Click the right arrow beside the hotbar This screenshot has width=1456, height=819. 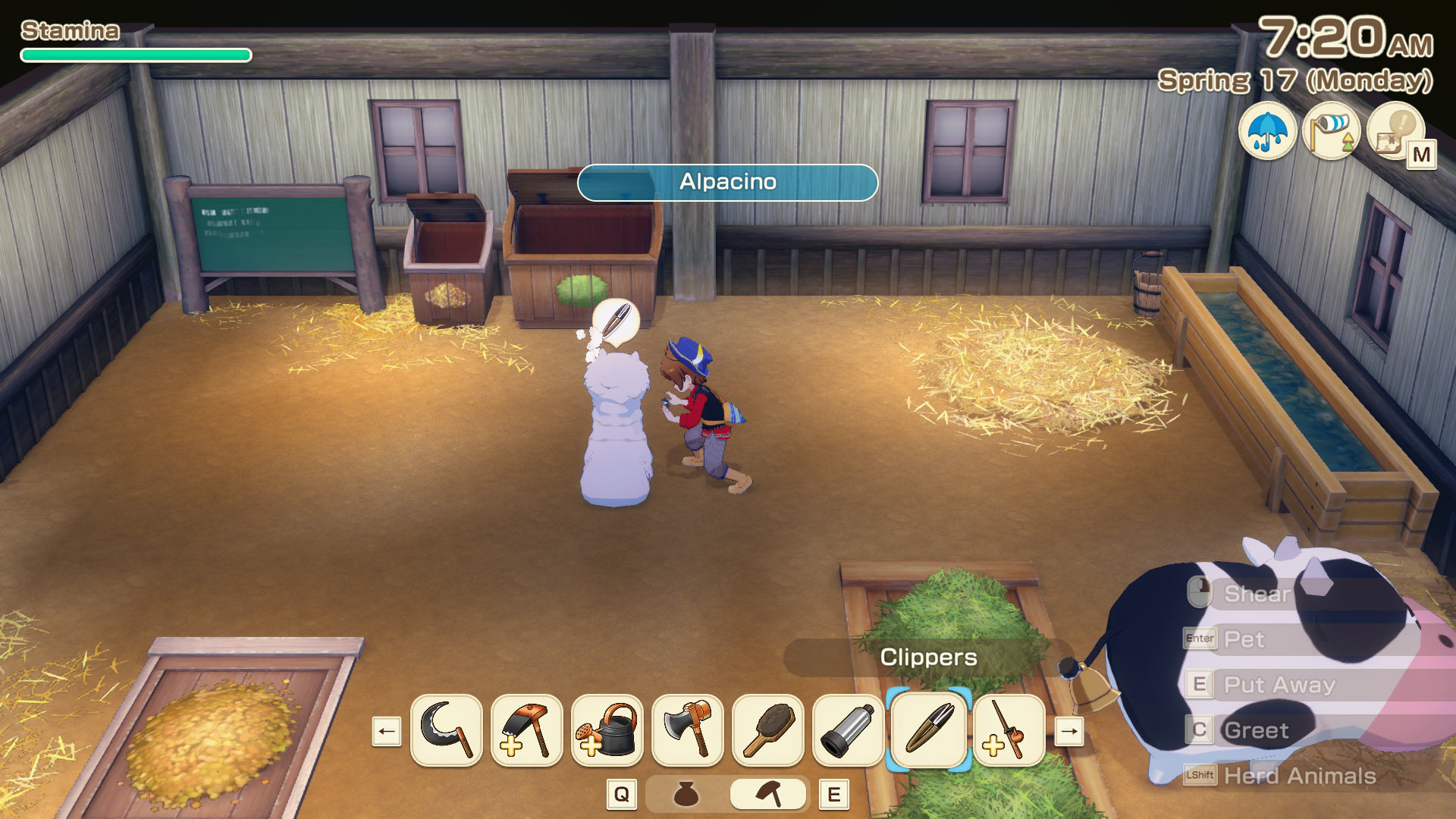click(x=1069, y=732)
